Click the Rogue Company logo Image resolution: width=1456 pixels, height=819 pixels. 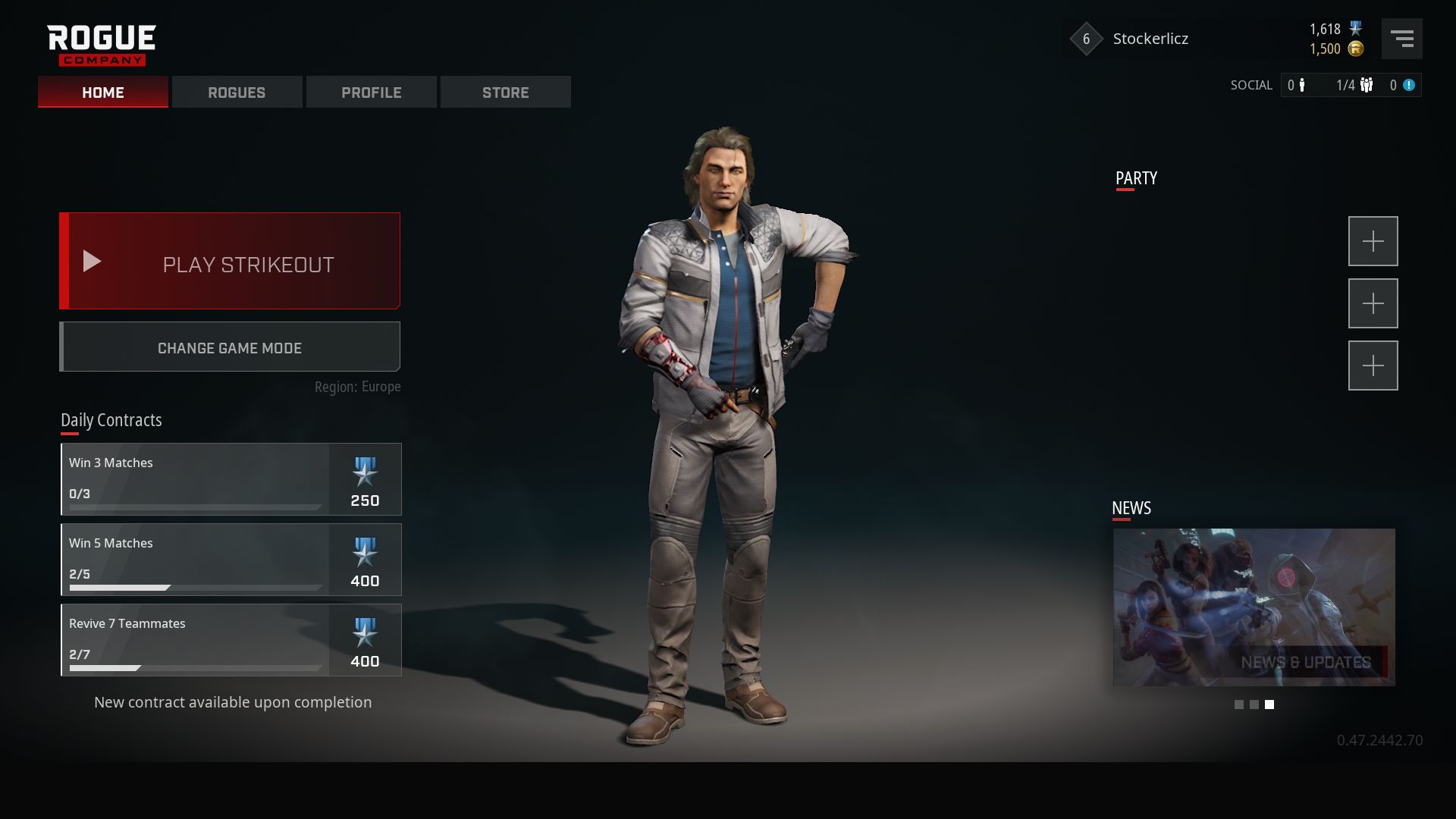click(101, 45)
